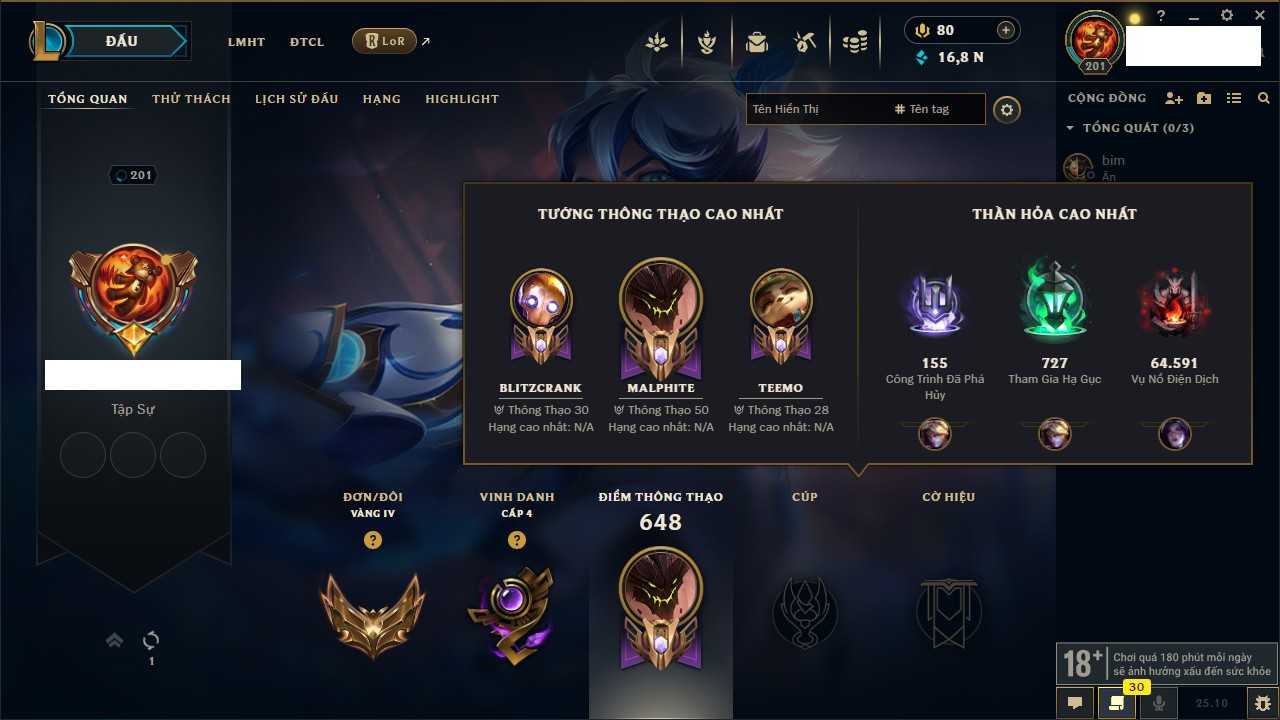The height and width of the screenshot is (720, 1280).
Task: Click the add friend icon
Action: (1174, 98)
